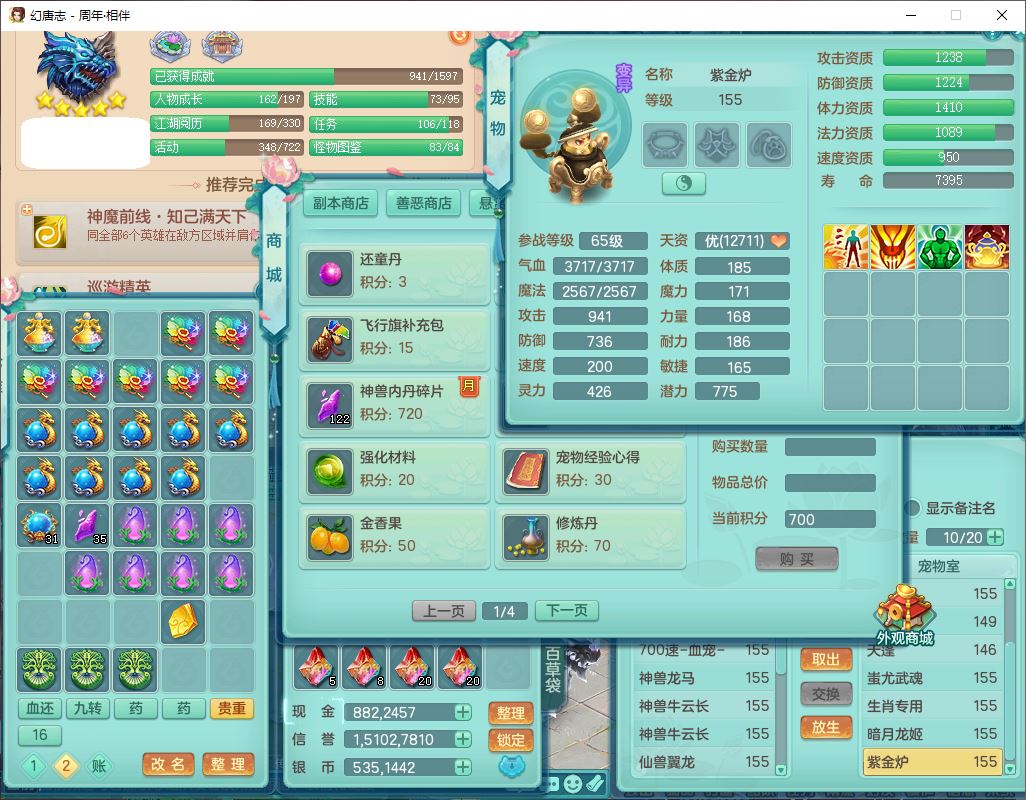Release pet using 放生 button
Screen dimensions: 1026x800
coord(825,727)
